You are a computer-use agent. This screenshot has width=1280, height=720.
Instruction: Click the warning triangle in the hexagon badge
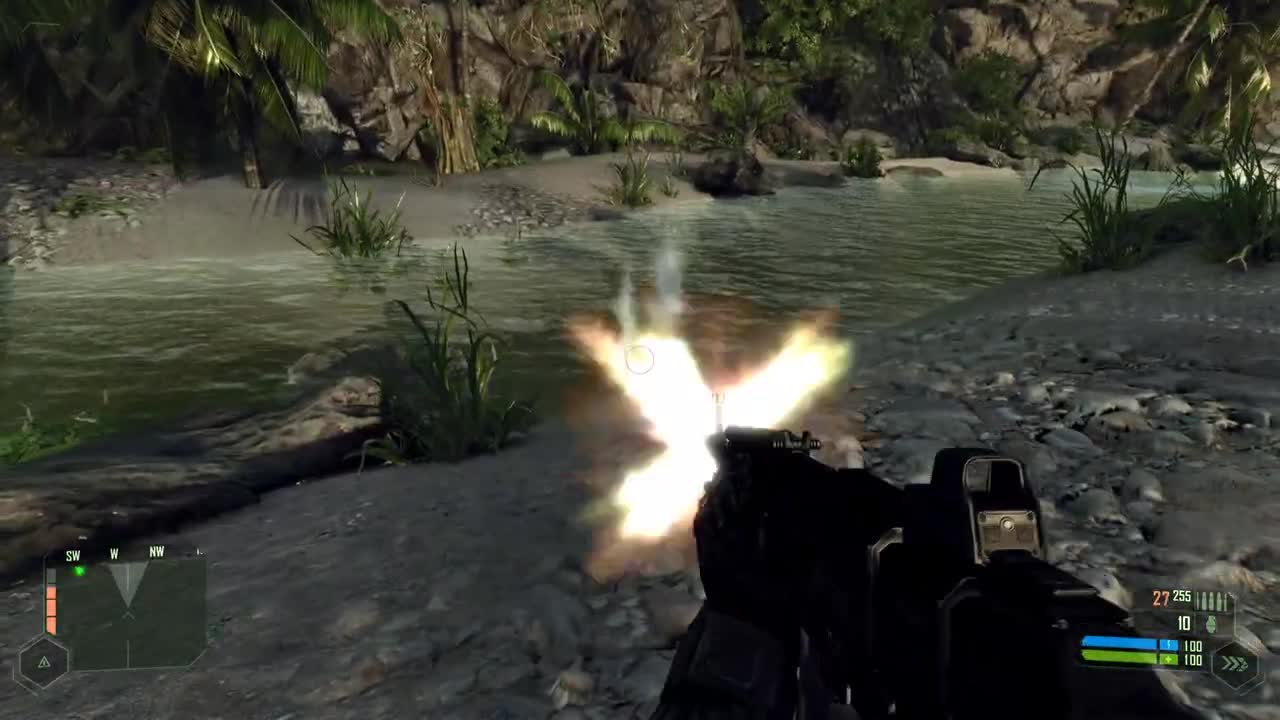tap(44, 661)
